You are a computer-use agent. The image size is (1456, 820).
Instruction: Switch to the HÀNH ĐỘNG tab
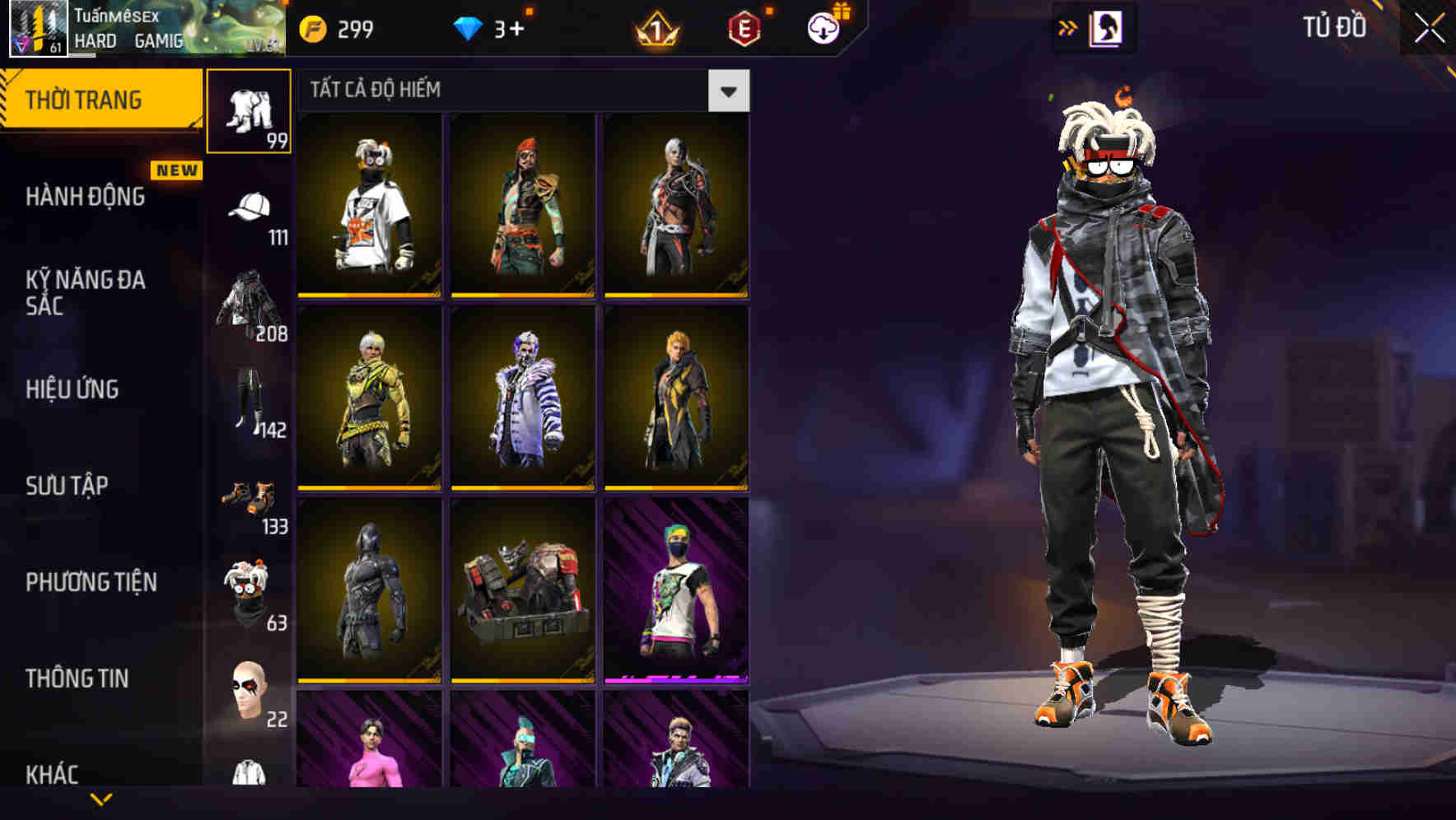pos(84,198)
